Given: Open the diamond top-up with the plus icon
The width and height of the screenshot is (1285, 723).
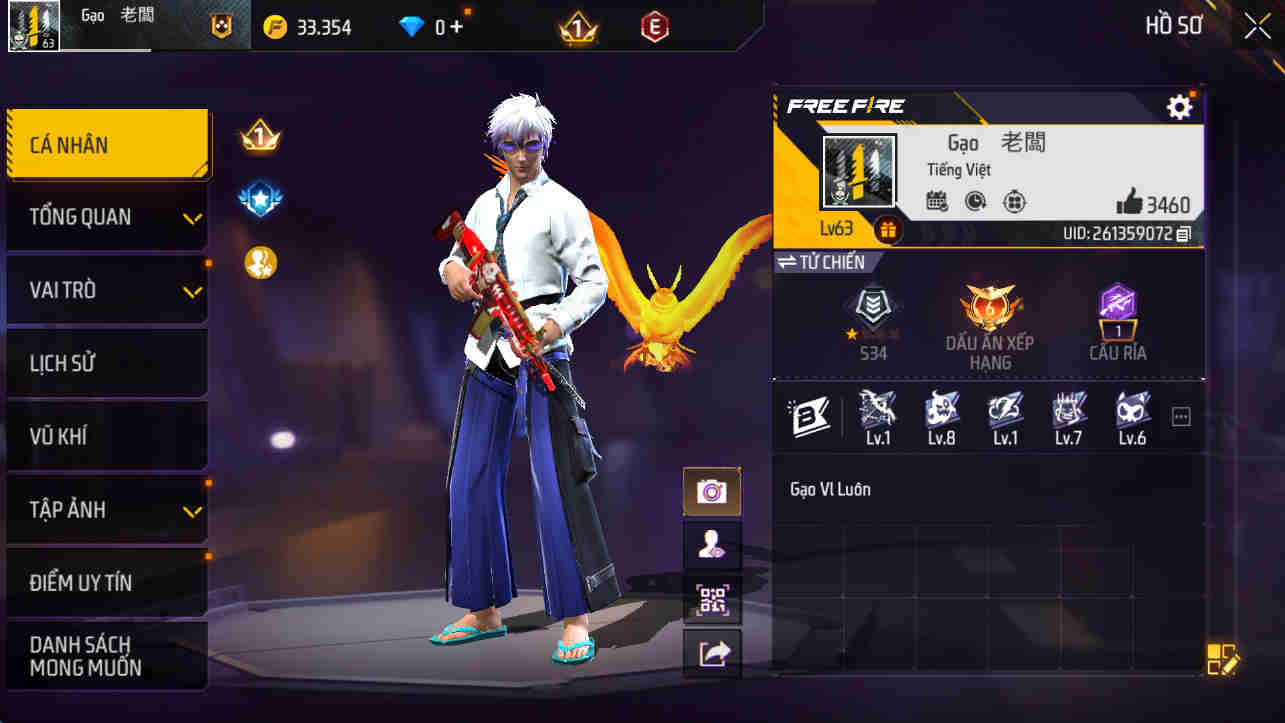Looking at the screenshot, I should (x=455, y=27).
